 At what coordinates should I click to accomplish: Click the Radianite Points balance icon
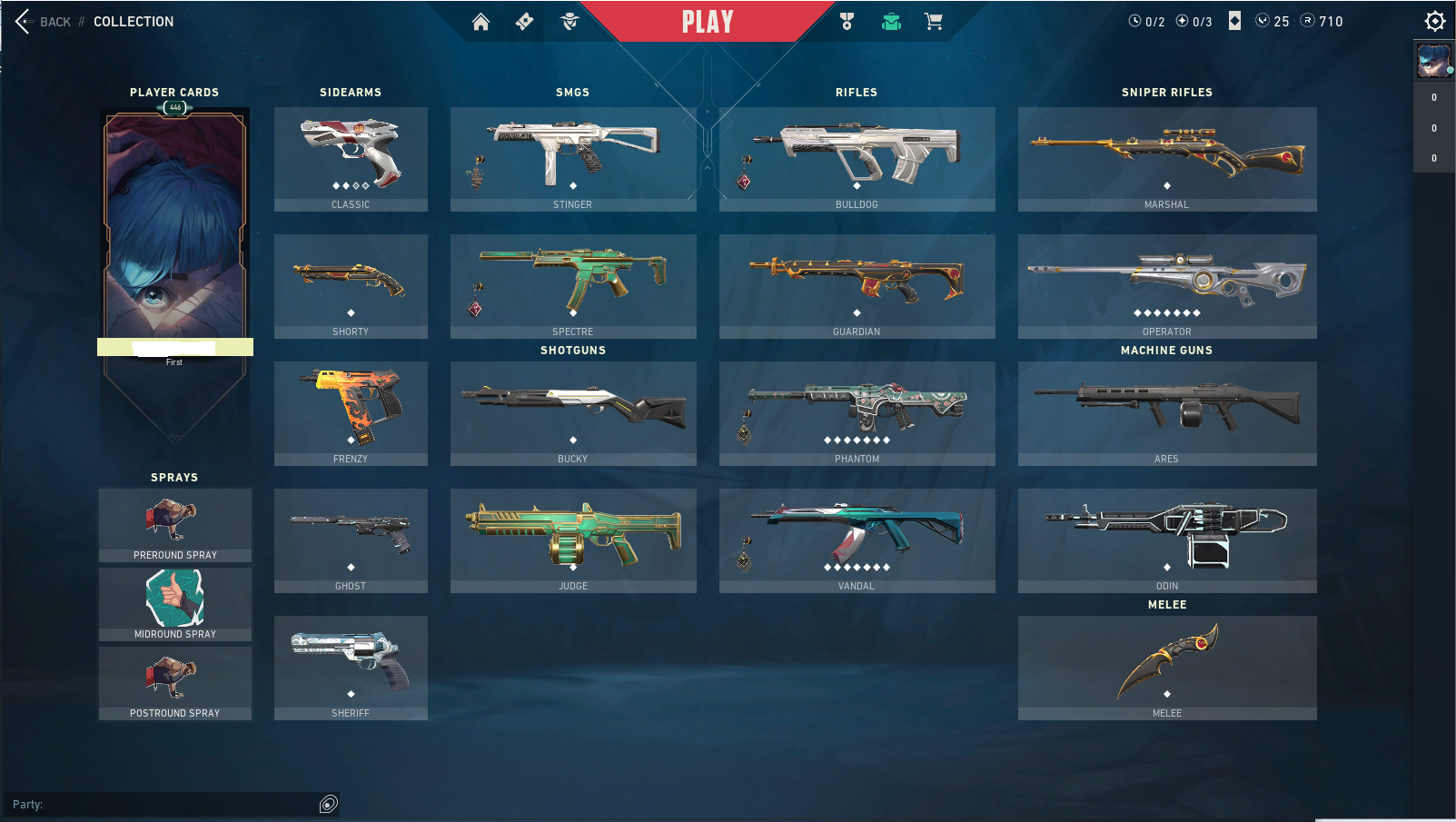click(1306, 21)
